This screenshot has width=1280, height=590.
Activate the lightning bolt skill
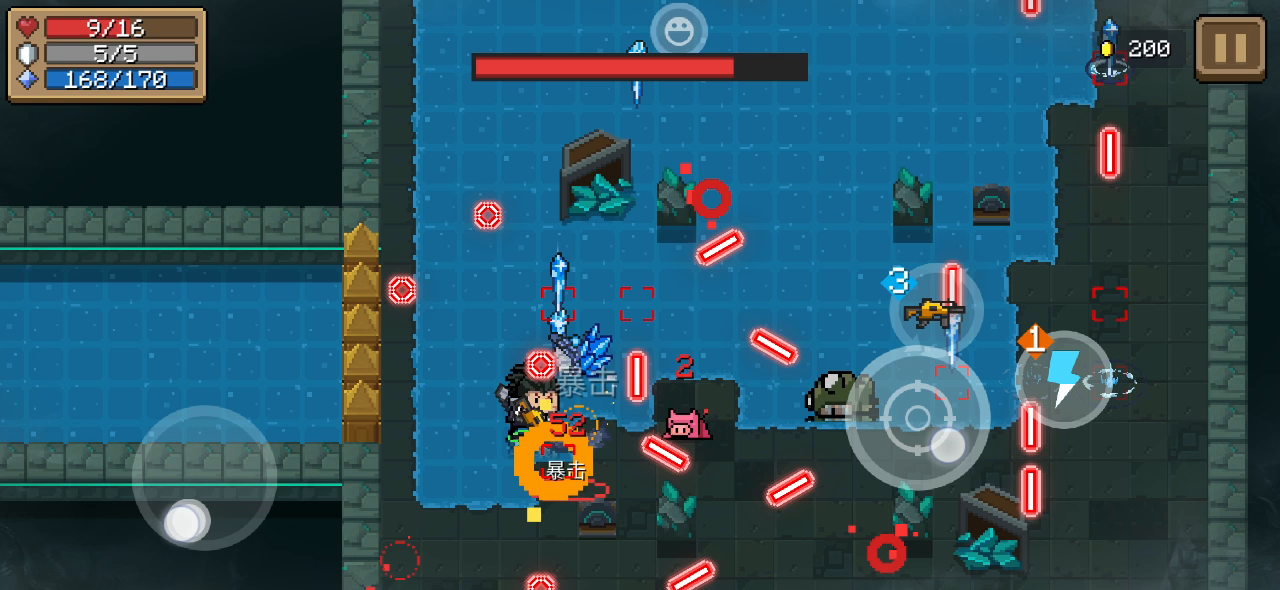(x=1063, y=379)
